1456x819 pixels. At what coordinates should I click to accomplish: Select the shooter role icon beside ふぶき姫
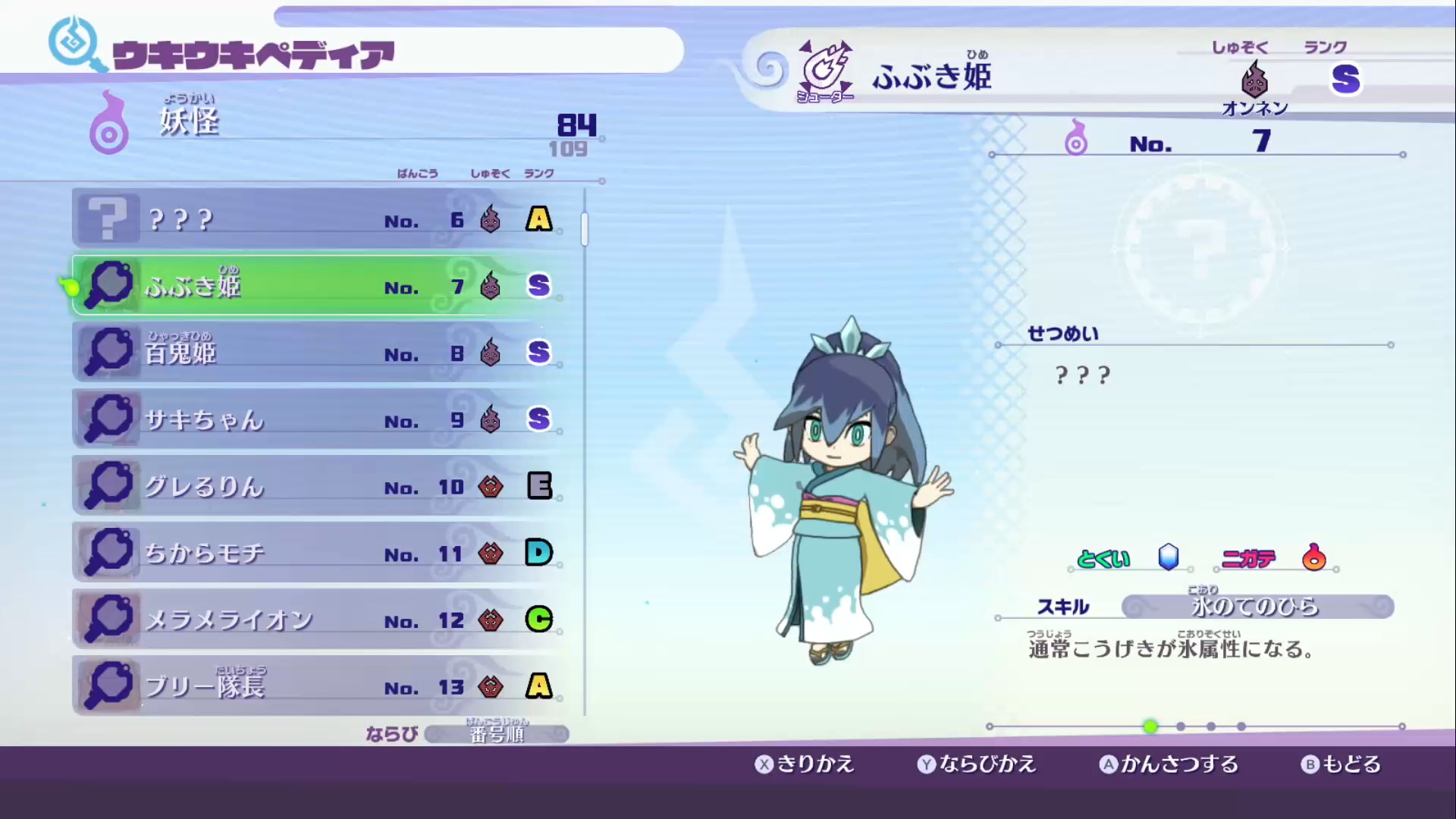pos(827,72)
